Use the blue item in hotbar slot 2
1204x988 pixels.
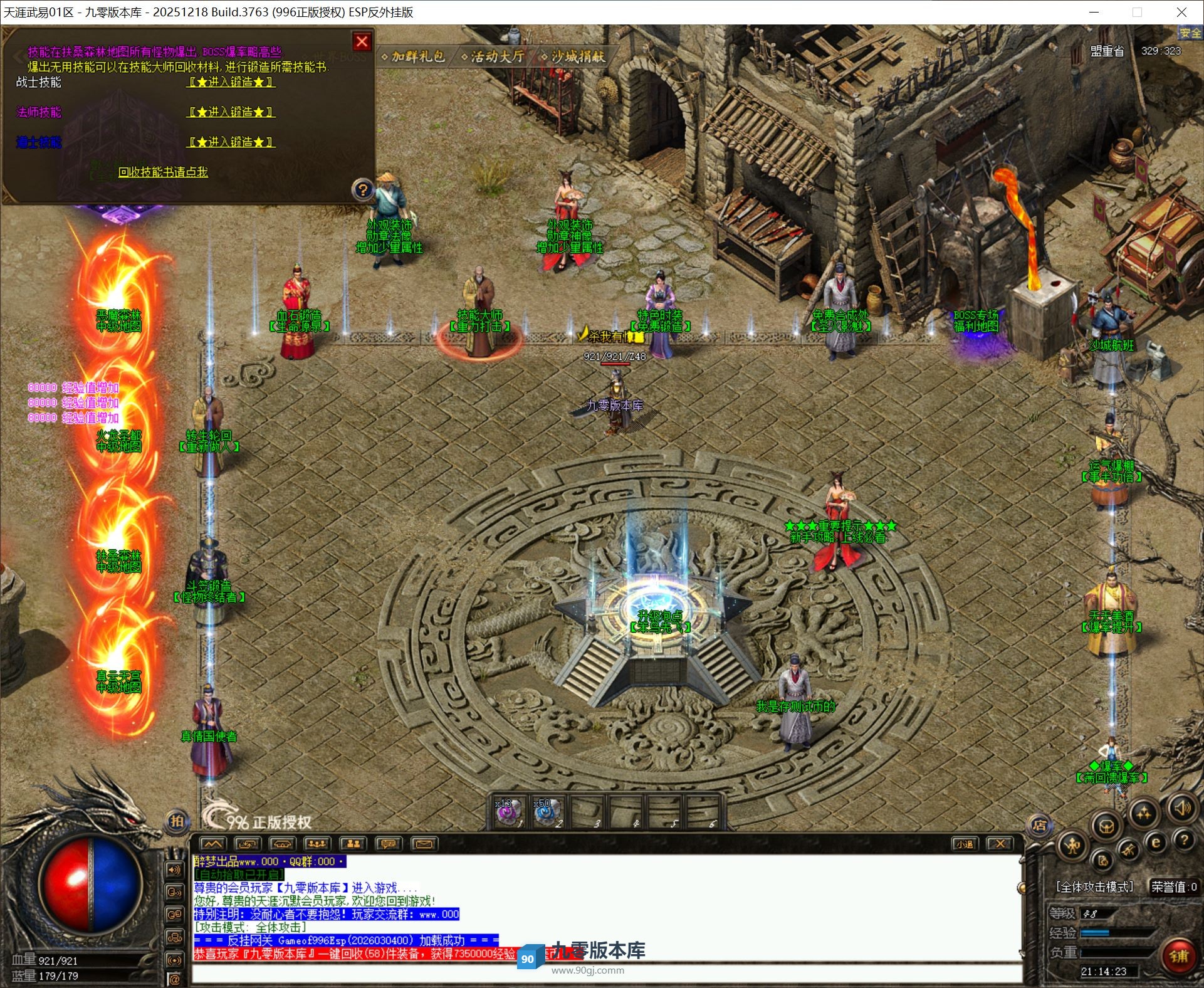click(x=547, y=813)
